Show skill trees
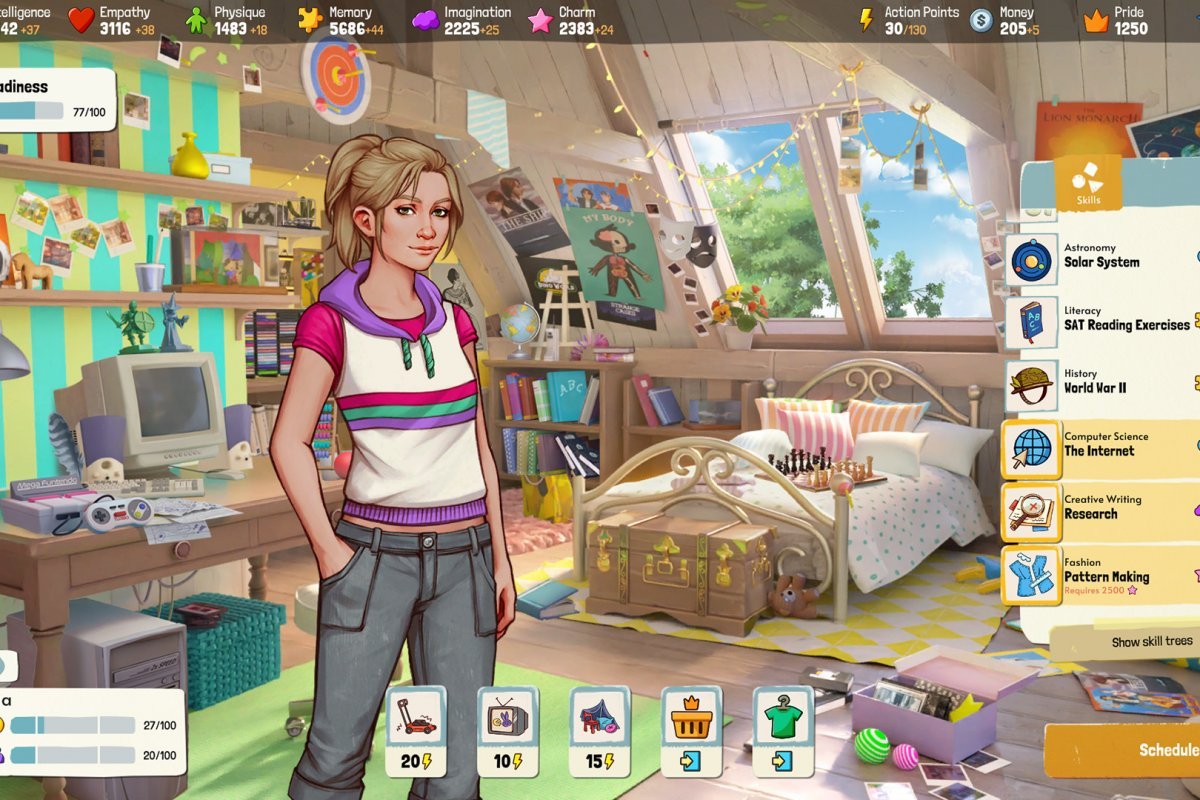Screen dimensions: 1200x800 1150,642
